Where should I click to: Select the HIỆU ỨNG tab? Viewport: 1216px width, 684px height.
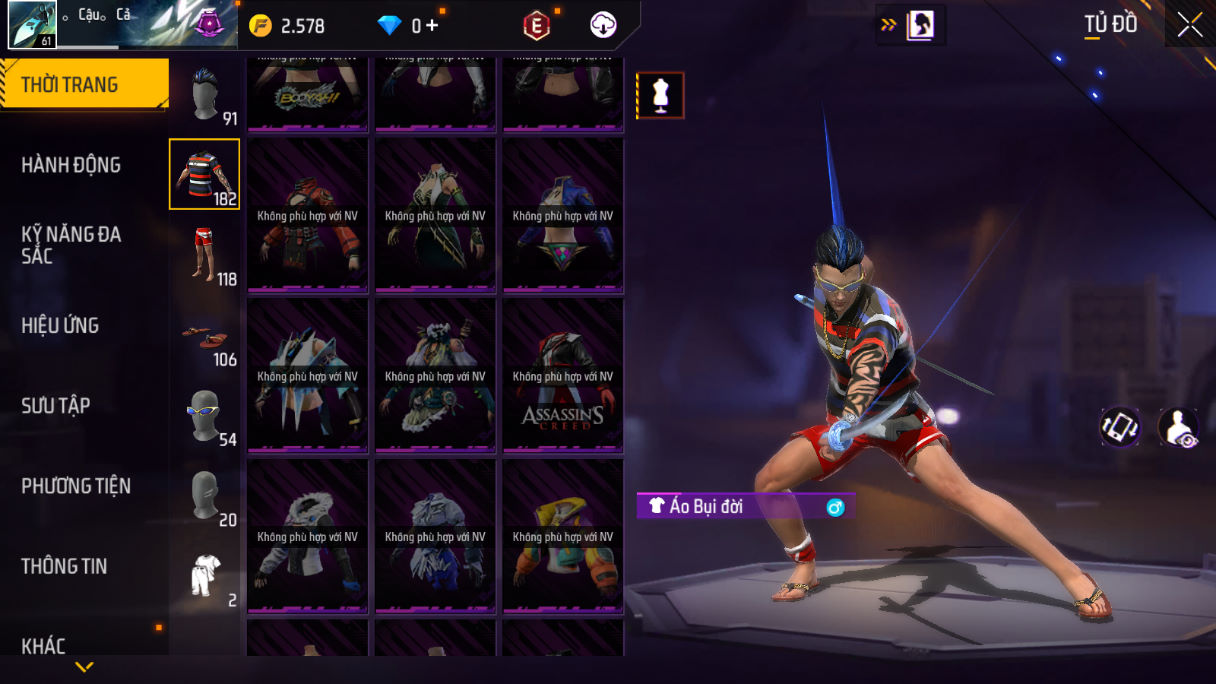[x=60, y=325]
